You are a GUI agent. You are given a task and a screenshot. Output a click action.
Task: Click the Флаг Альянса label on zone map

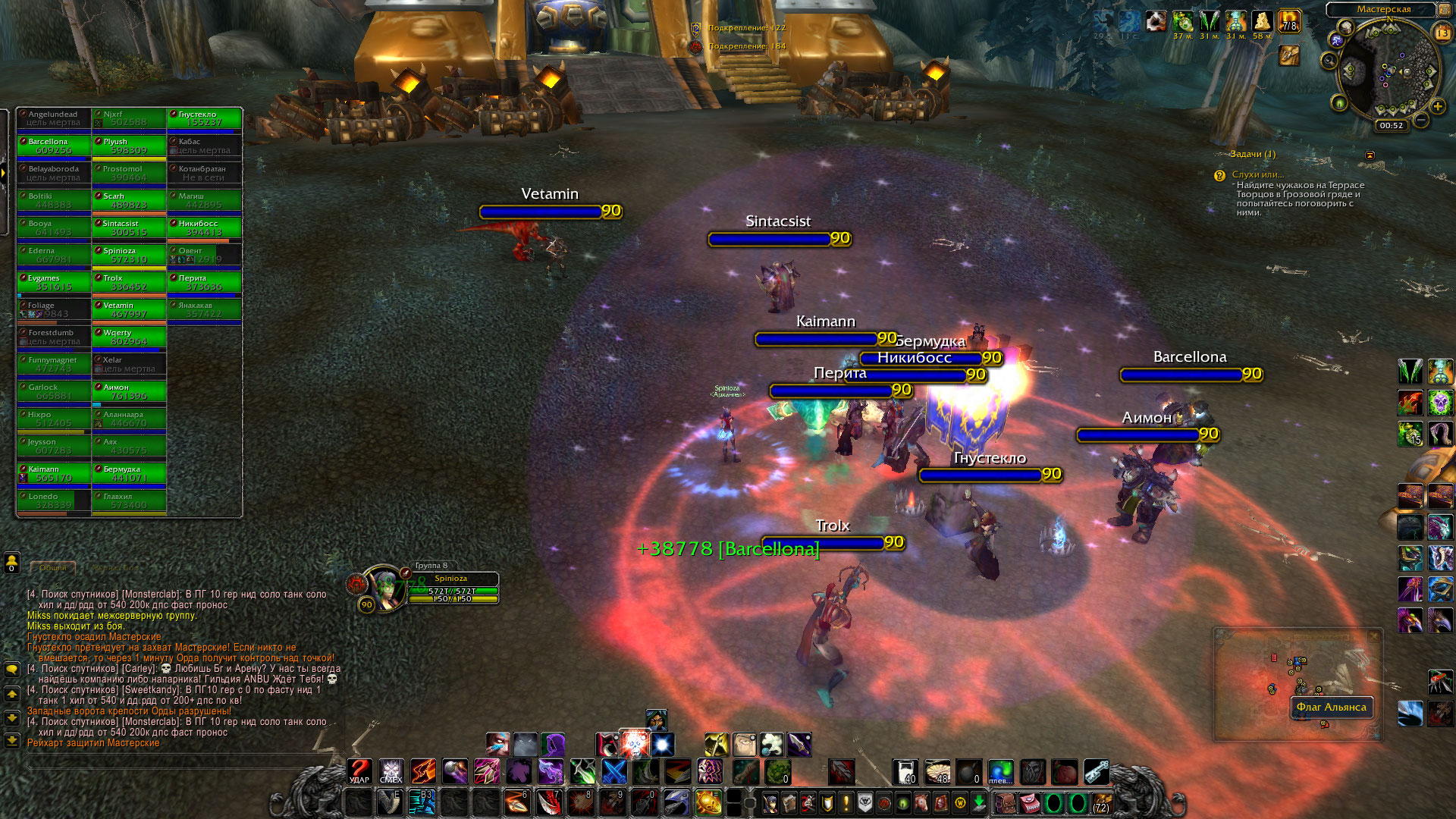pos(1331,707)
